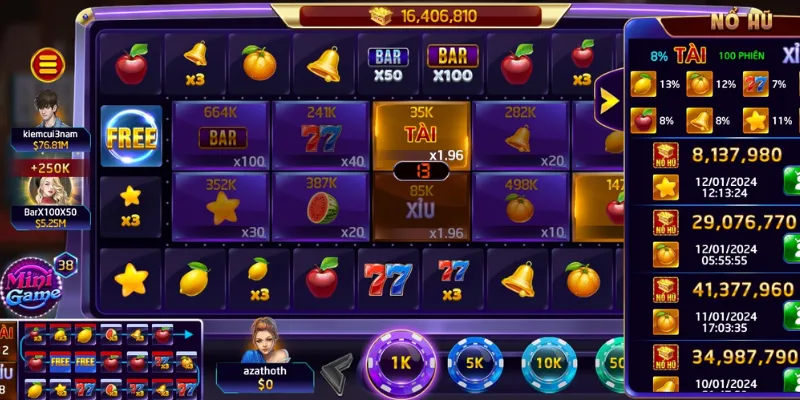Screen dimensions: 800x400
Task: Choose the TÀI x1.96 betting tile
Action: pos(421,132)
